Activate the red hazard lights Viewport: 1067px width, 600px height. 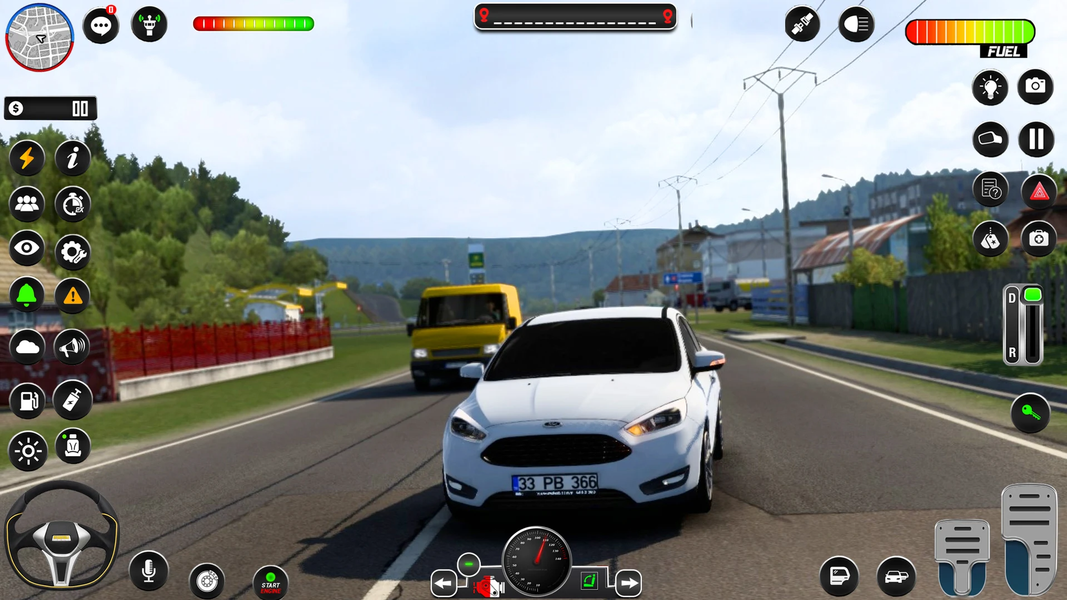tap(1039, 190)
